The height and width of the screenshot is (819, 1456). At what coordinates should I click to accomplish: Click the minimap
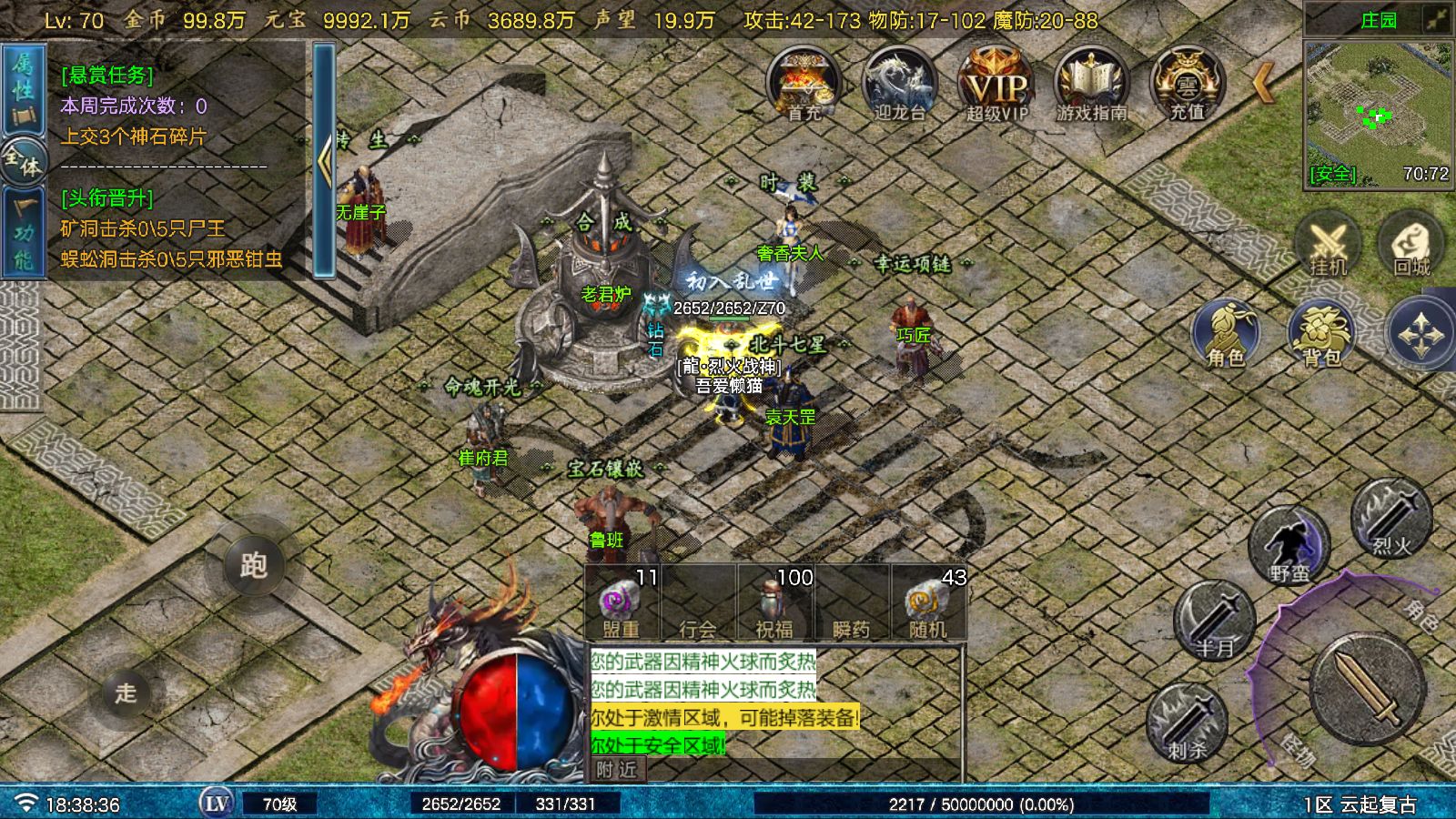1378,114
